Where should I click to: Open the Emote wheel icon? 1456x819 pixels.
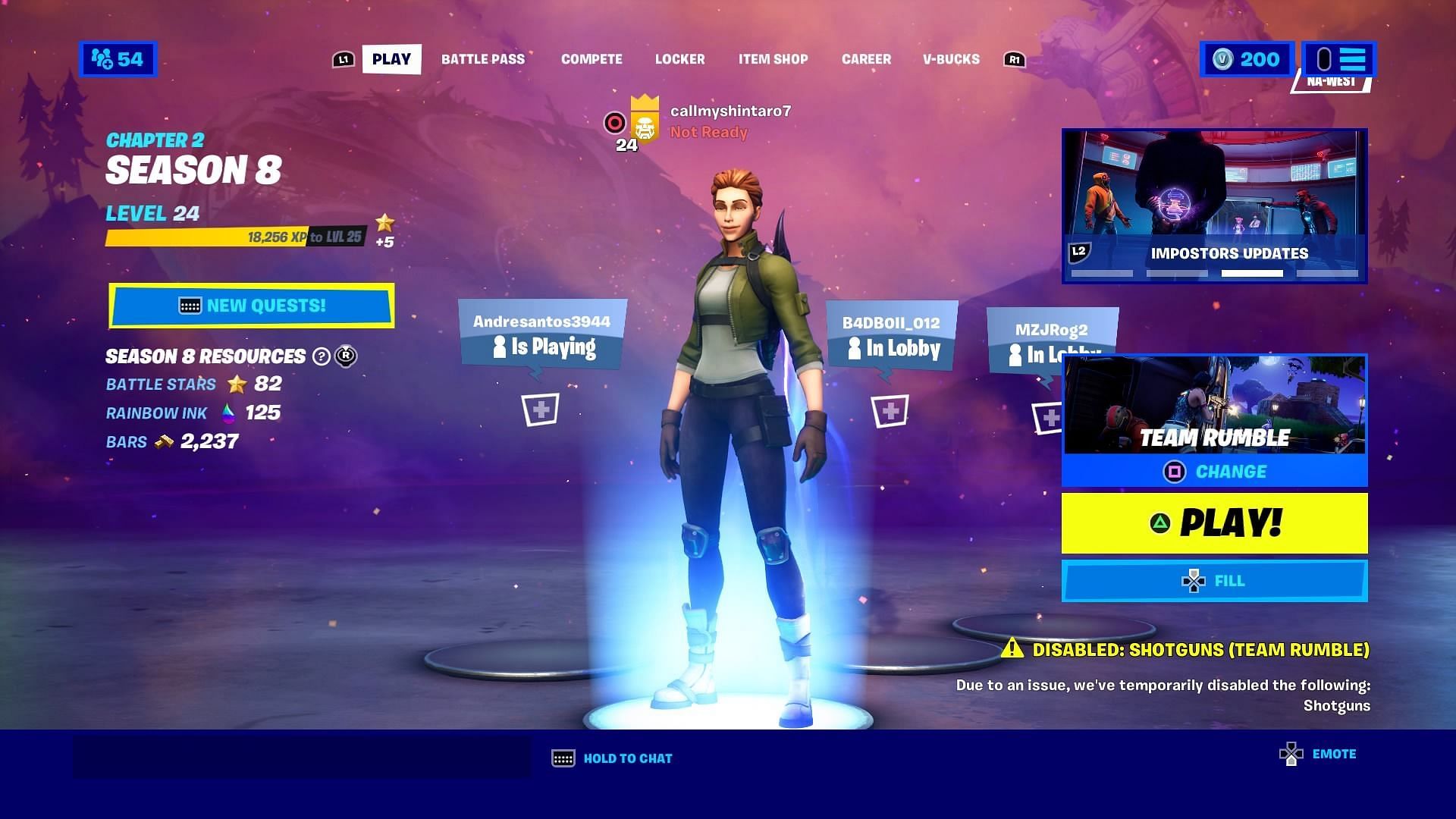[1291, 755]
